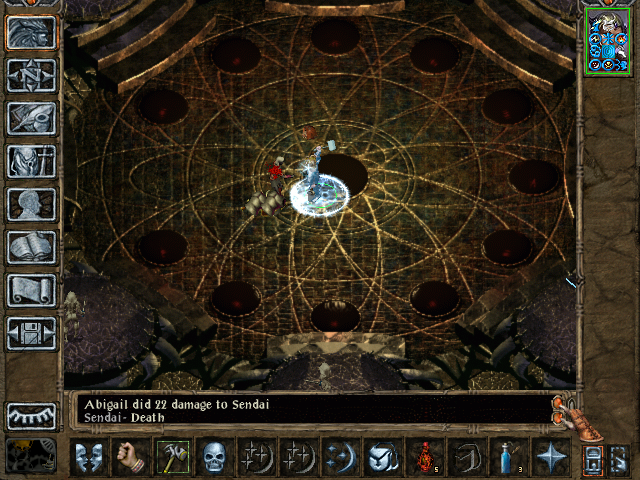Click the dialogue log's orange corner ornament
The image size is (640, 480).
pos(566,411)
